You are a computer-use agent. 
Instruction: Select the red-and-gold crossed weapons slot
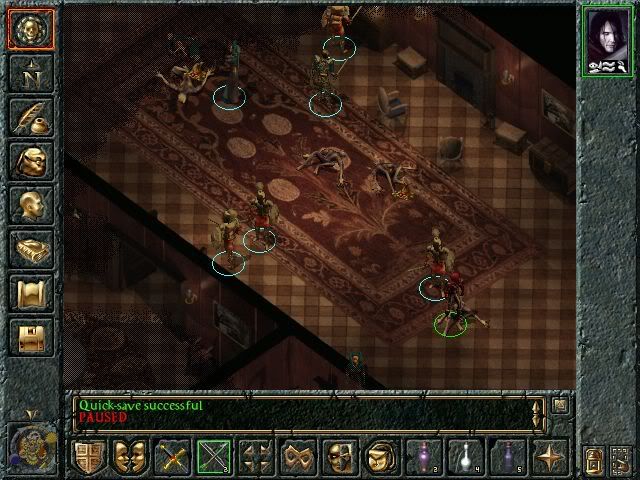[172, 457]
